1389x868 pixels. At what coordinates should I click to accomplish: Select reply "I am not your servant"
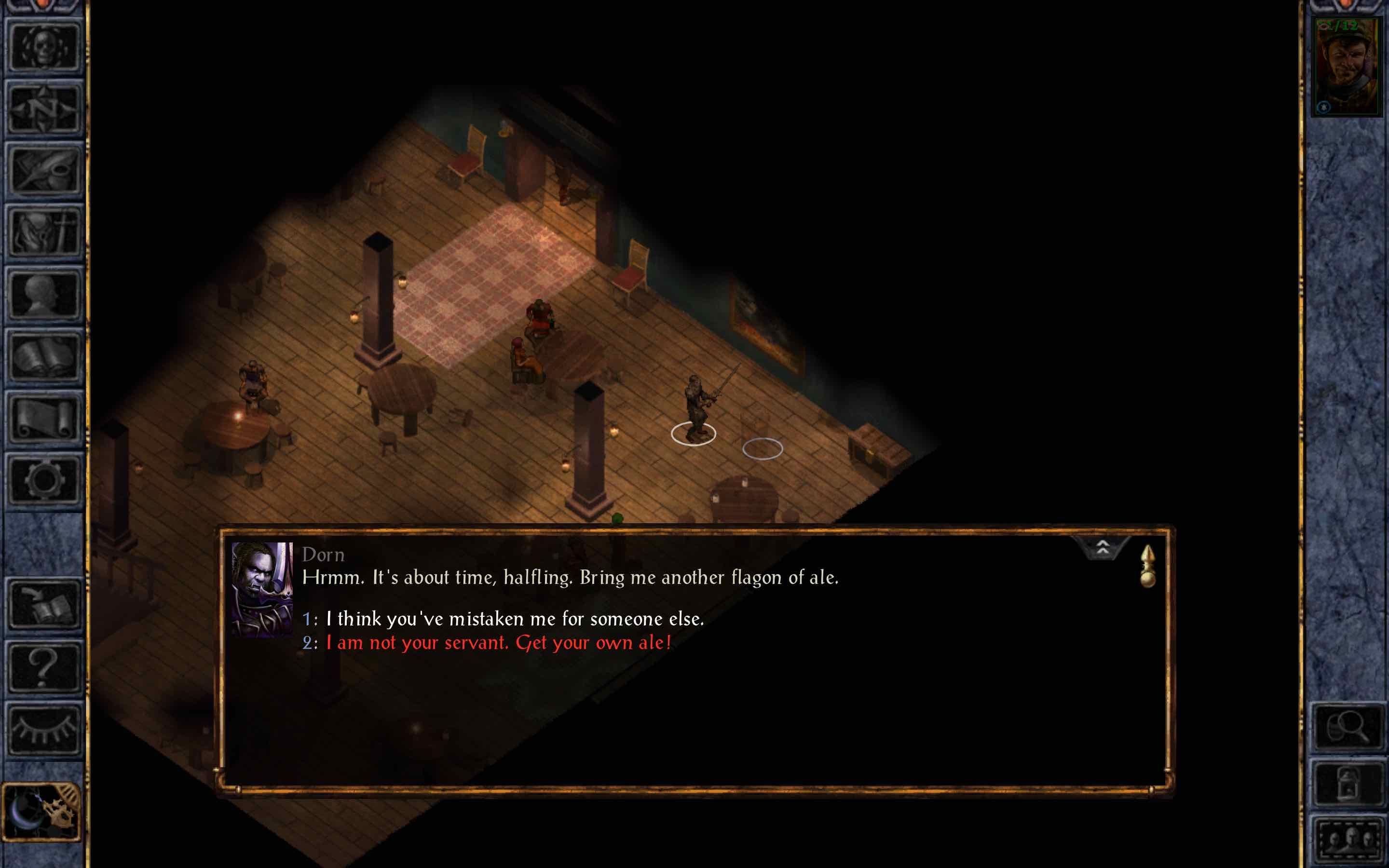point(498,643)
